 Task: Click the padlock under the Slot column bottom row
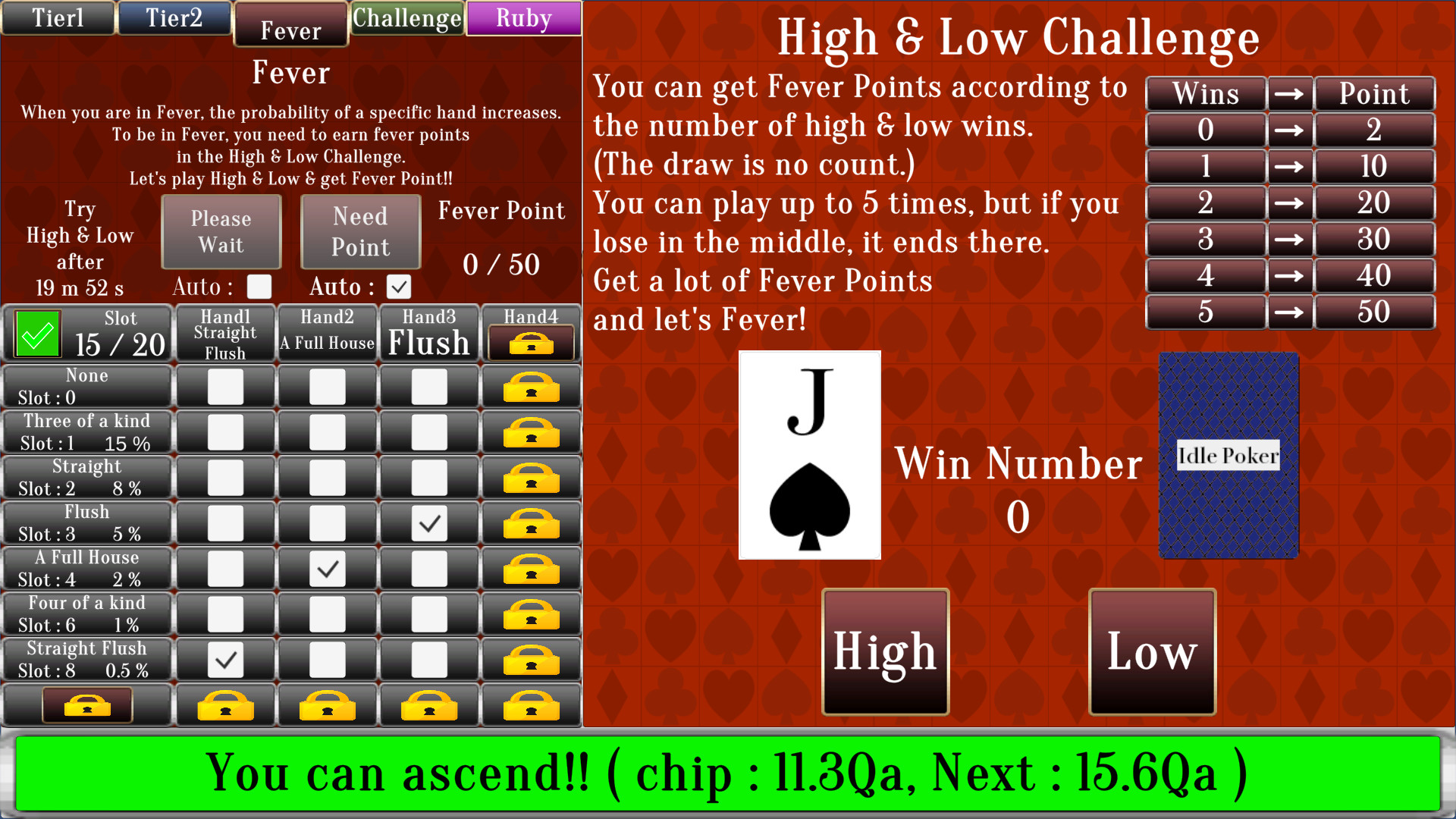86,704
